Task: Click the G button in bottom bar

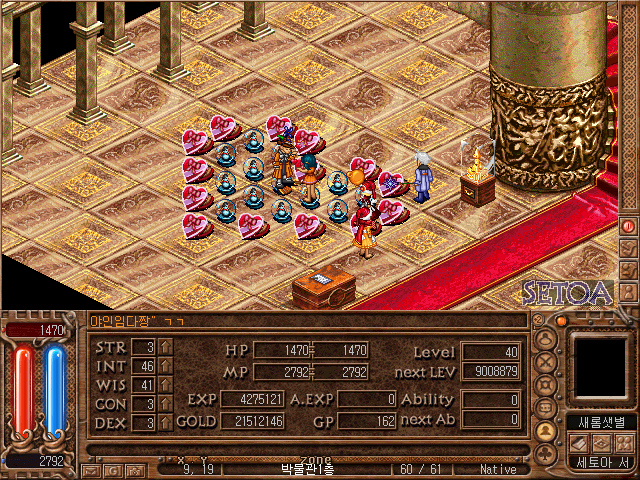Action: [x=112, y=469]
